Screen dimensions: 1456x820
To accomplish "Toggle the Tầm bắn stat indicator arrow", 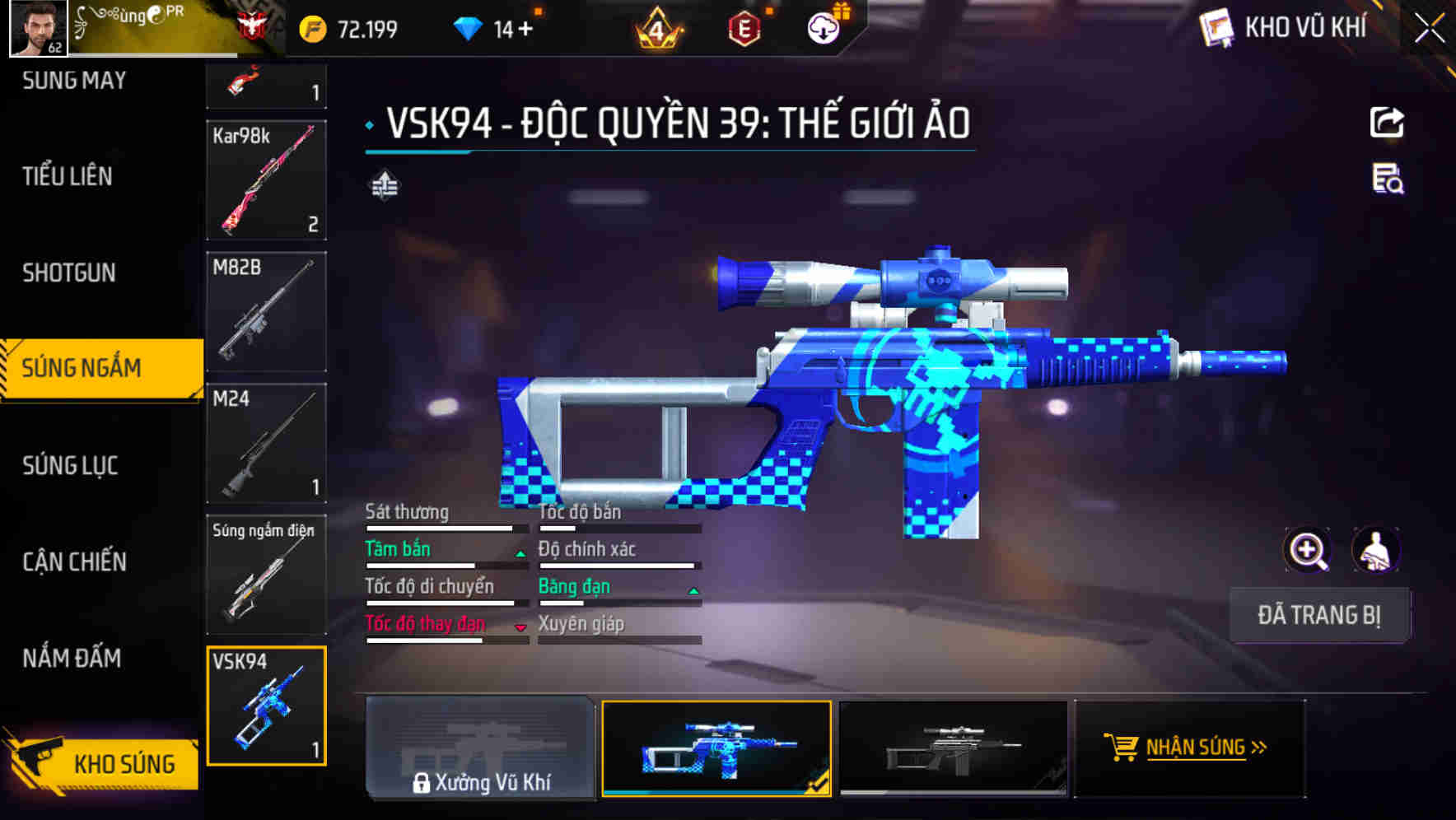I will click(520, 552).
